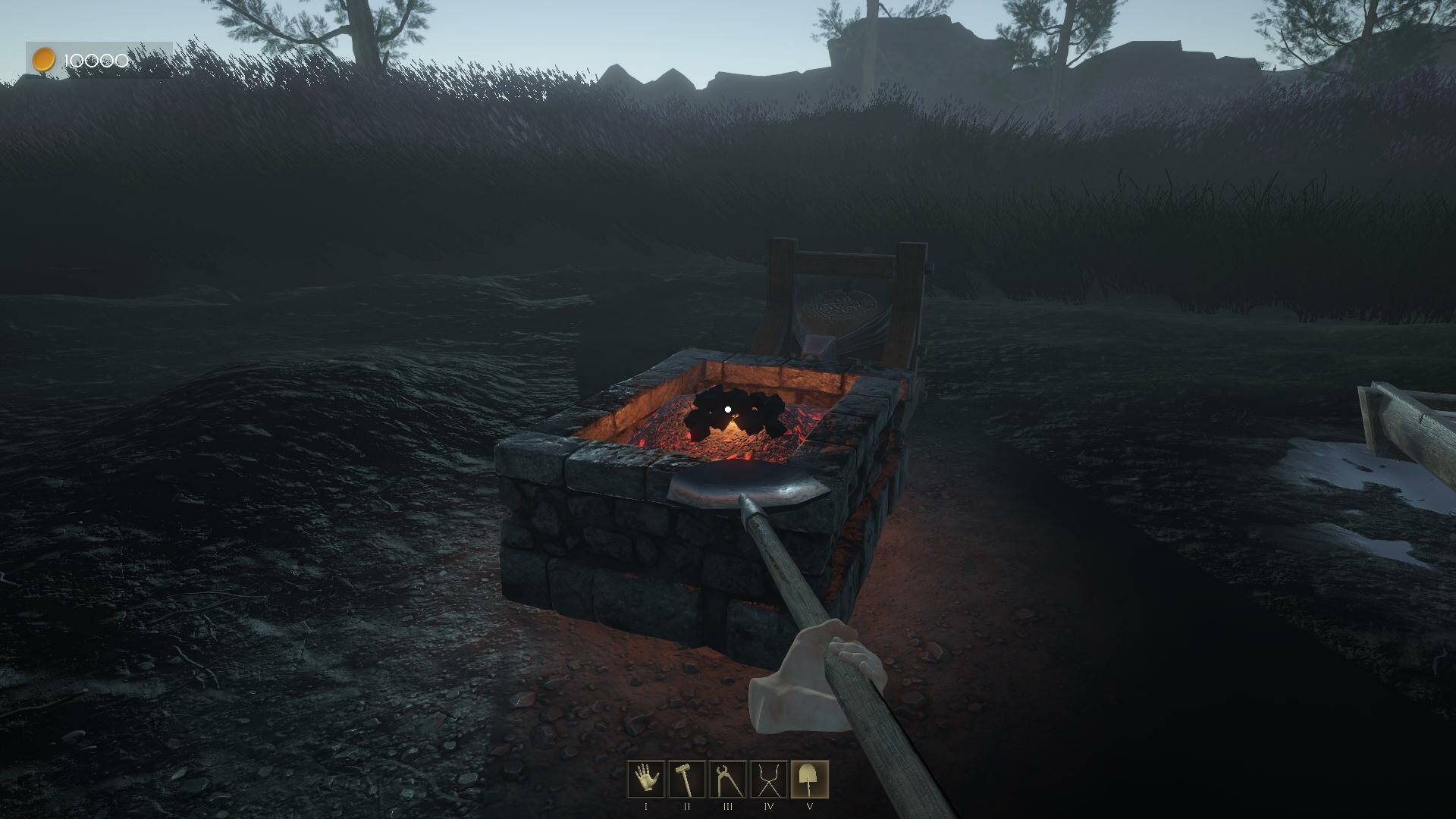
Task: Open the coin balance display reading 10000
Action: point(95,58)
